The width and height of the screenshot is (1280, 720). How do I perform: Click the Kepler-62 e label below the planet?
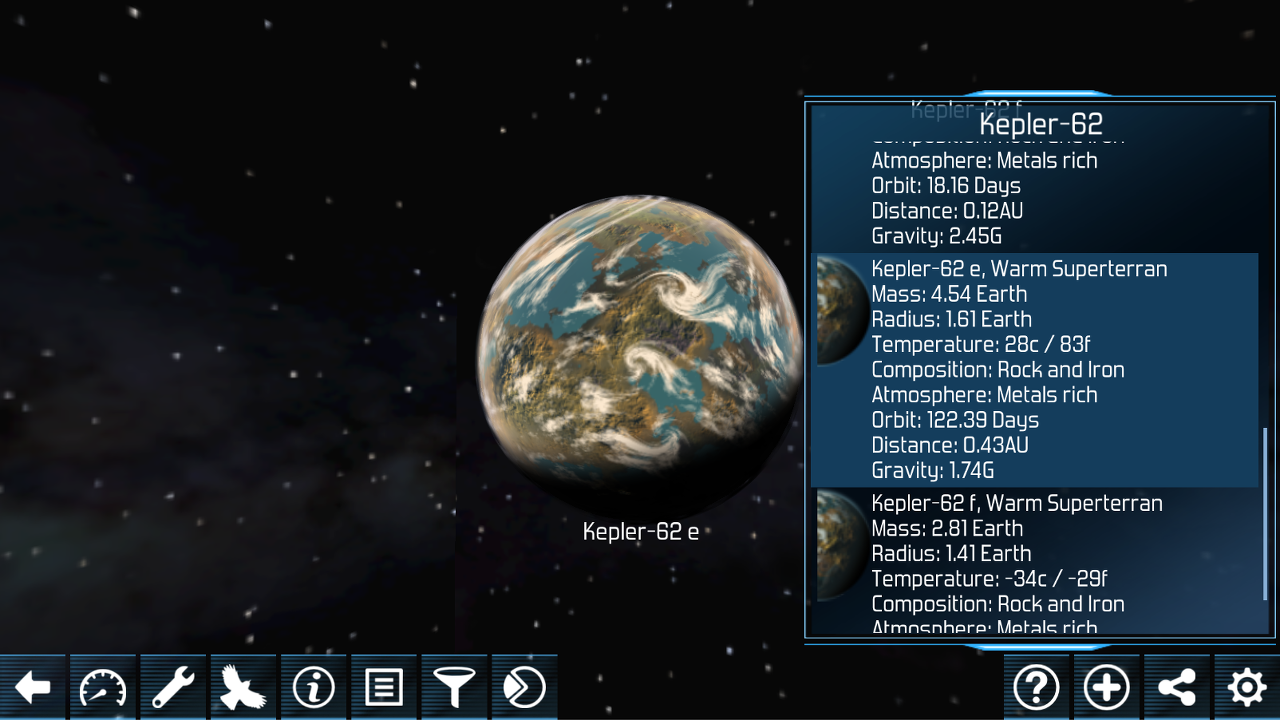point(640,531)
